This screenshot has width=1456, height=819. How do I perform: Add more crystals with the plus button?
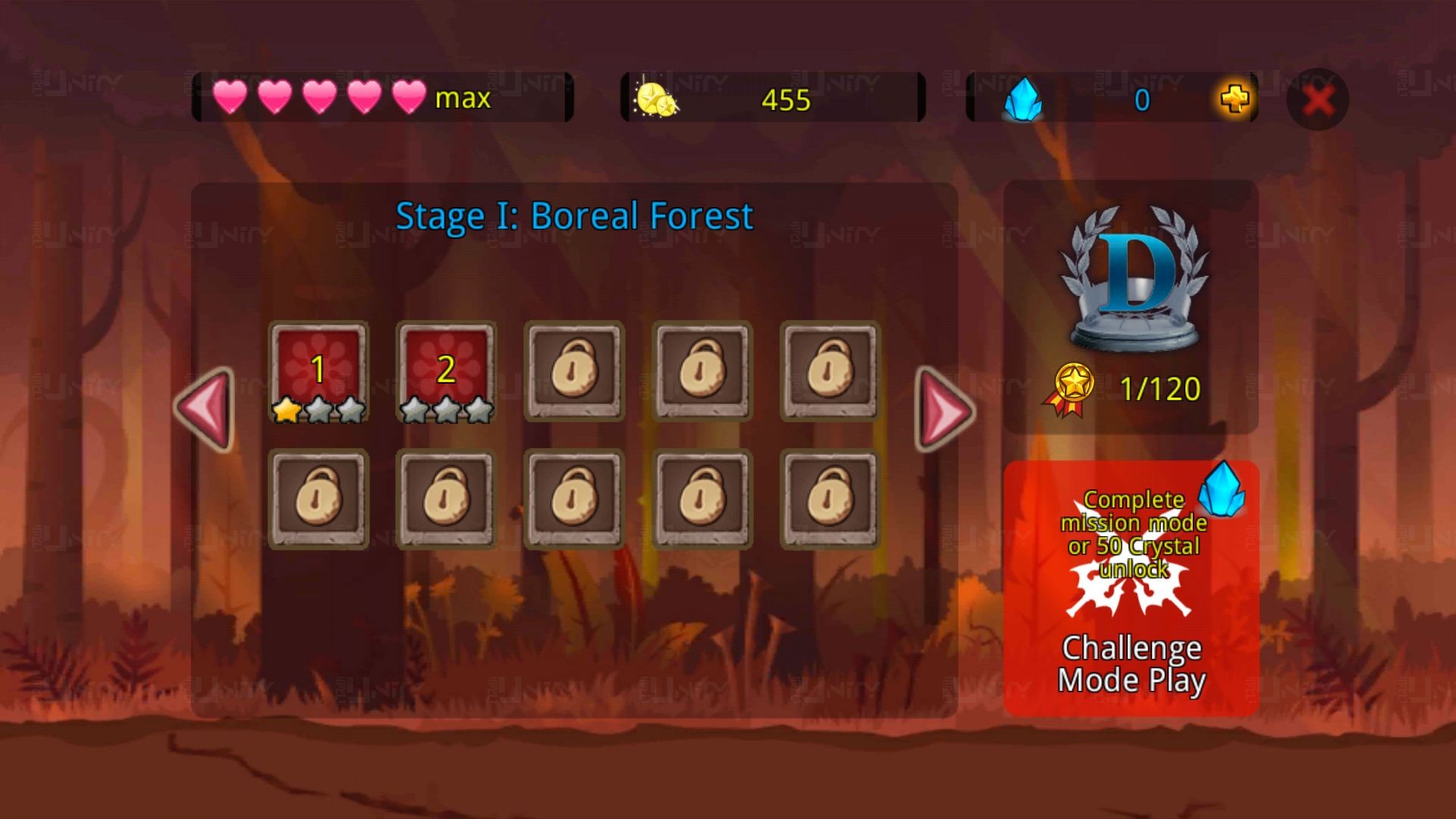click(x=1235, y=99)
